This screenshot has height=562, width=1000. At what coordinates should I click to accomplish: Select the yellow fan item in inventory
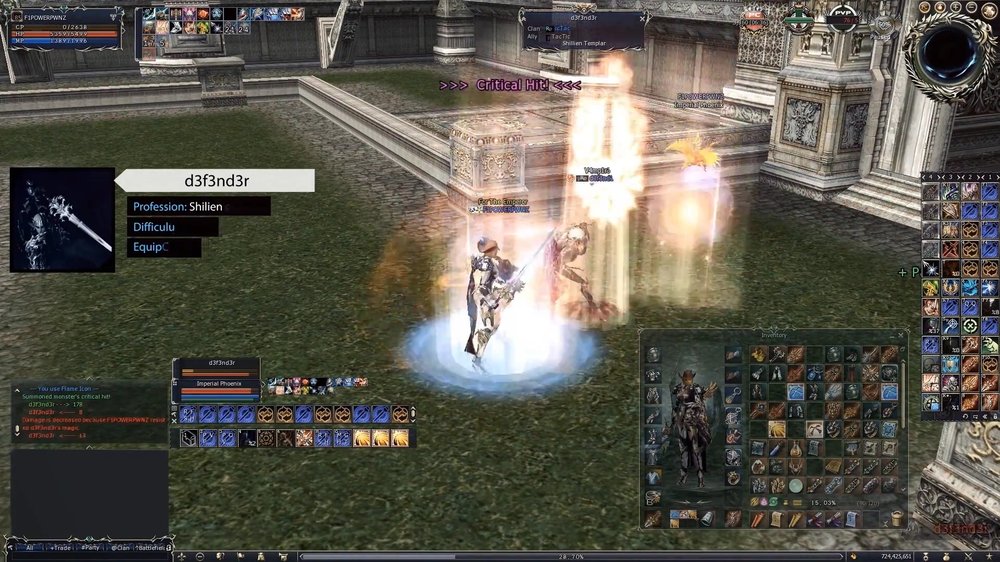pos(776,429)
